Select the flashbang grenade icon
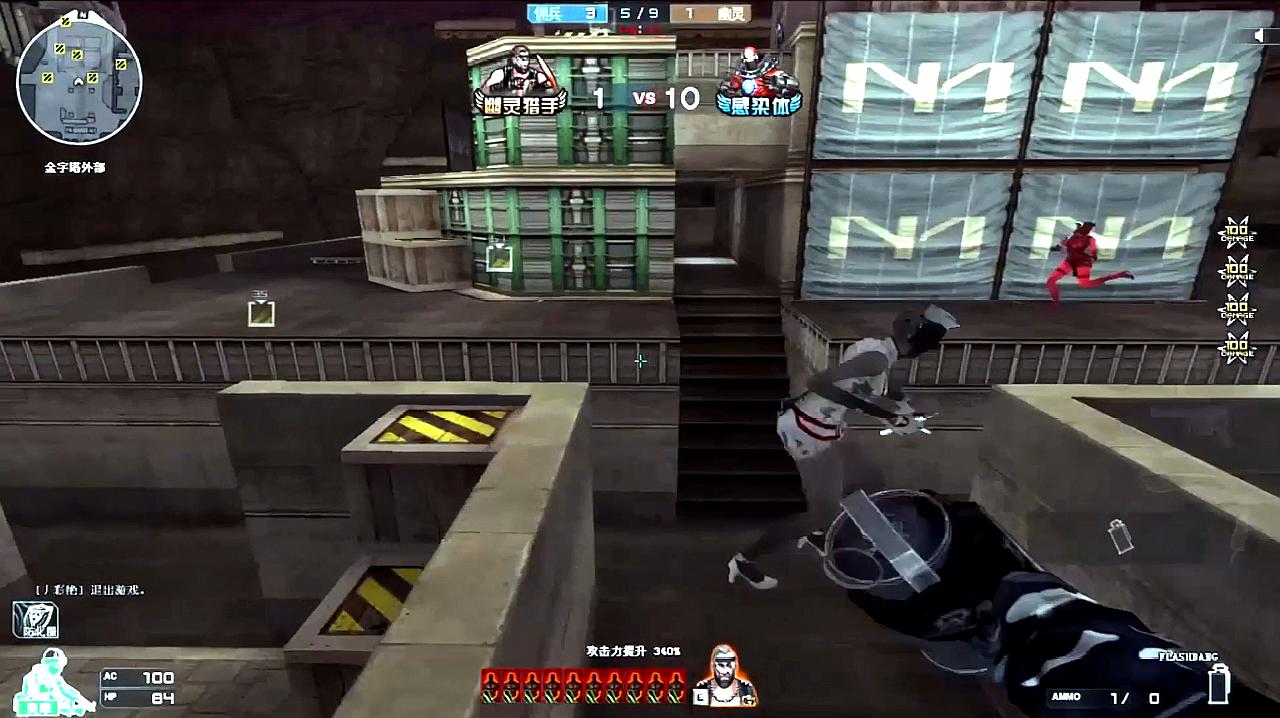Viewport: 1280px width, 718px height. [x=1219, y=684]
